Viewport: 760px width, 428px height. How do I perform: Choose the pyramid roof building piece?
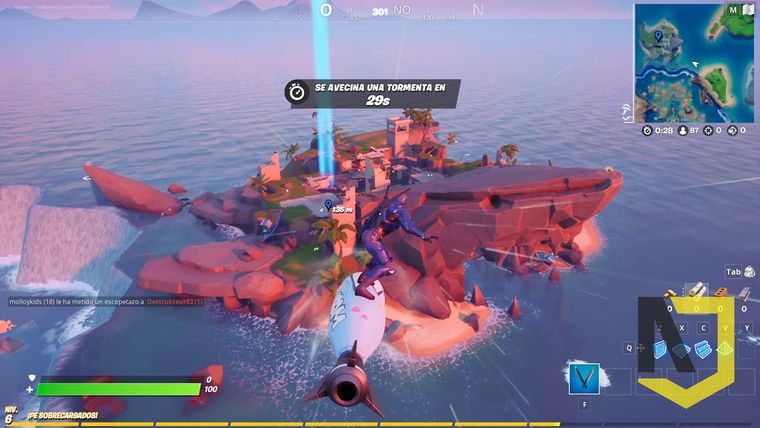(725, 349)
